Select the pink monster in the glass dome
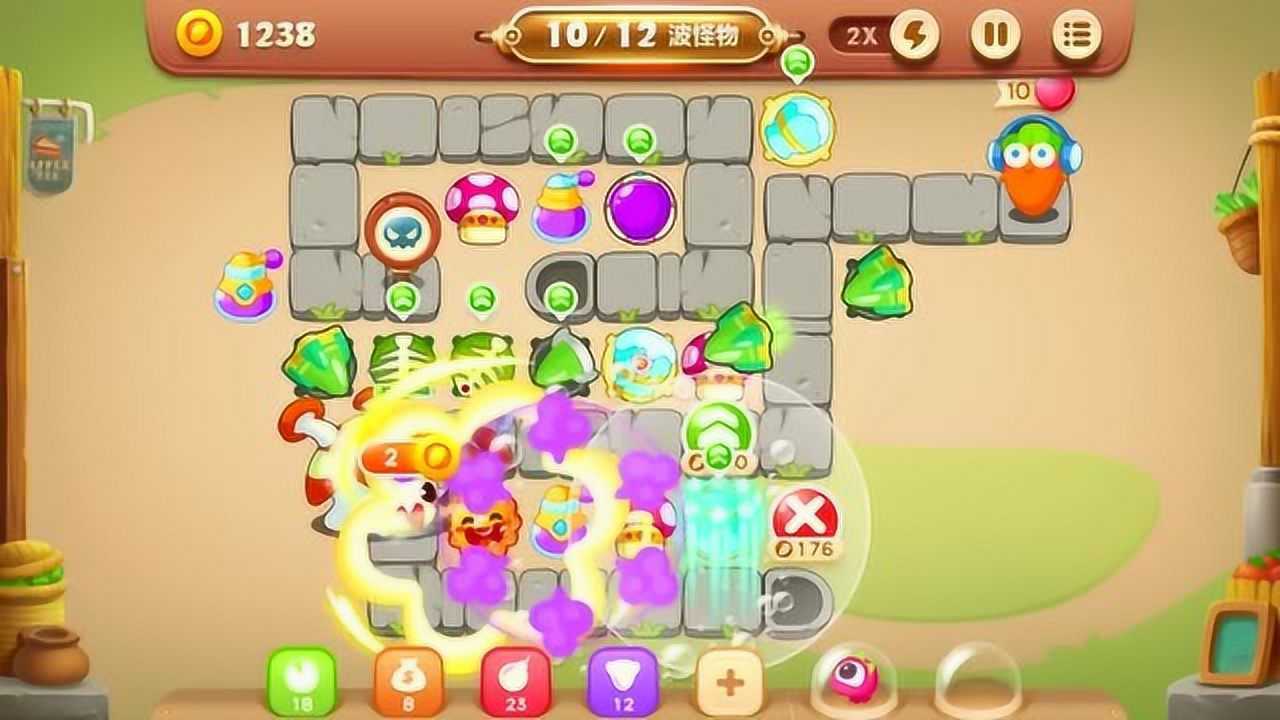 (x=853, y=677)
